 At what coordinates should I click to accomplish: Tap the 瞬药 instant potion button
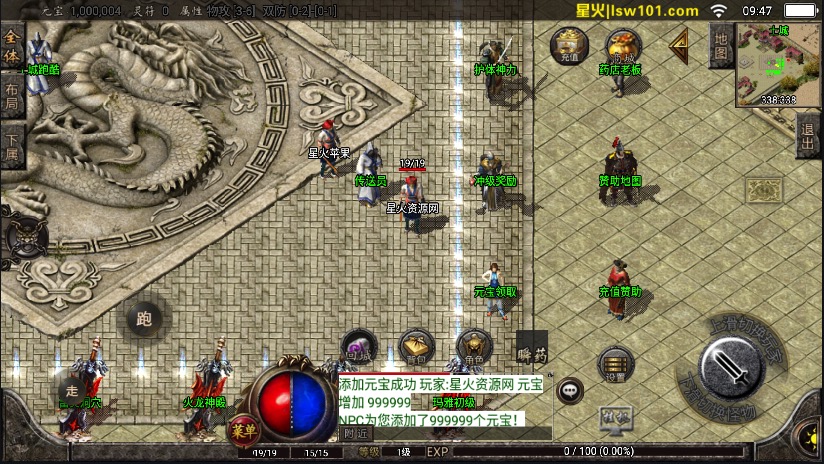[x=532, y=351]
